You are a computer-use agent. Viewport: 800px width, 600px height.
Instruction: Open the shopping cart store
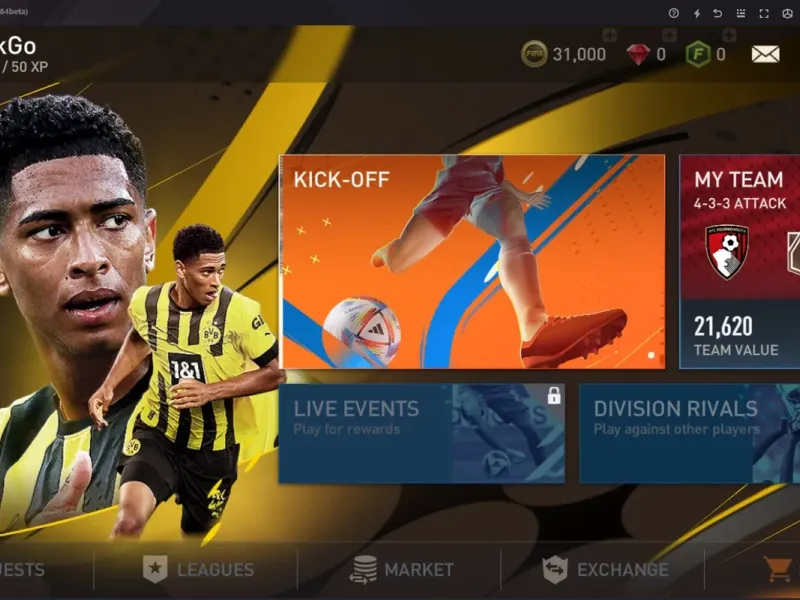click(777, 570)
